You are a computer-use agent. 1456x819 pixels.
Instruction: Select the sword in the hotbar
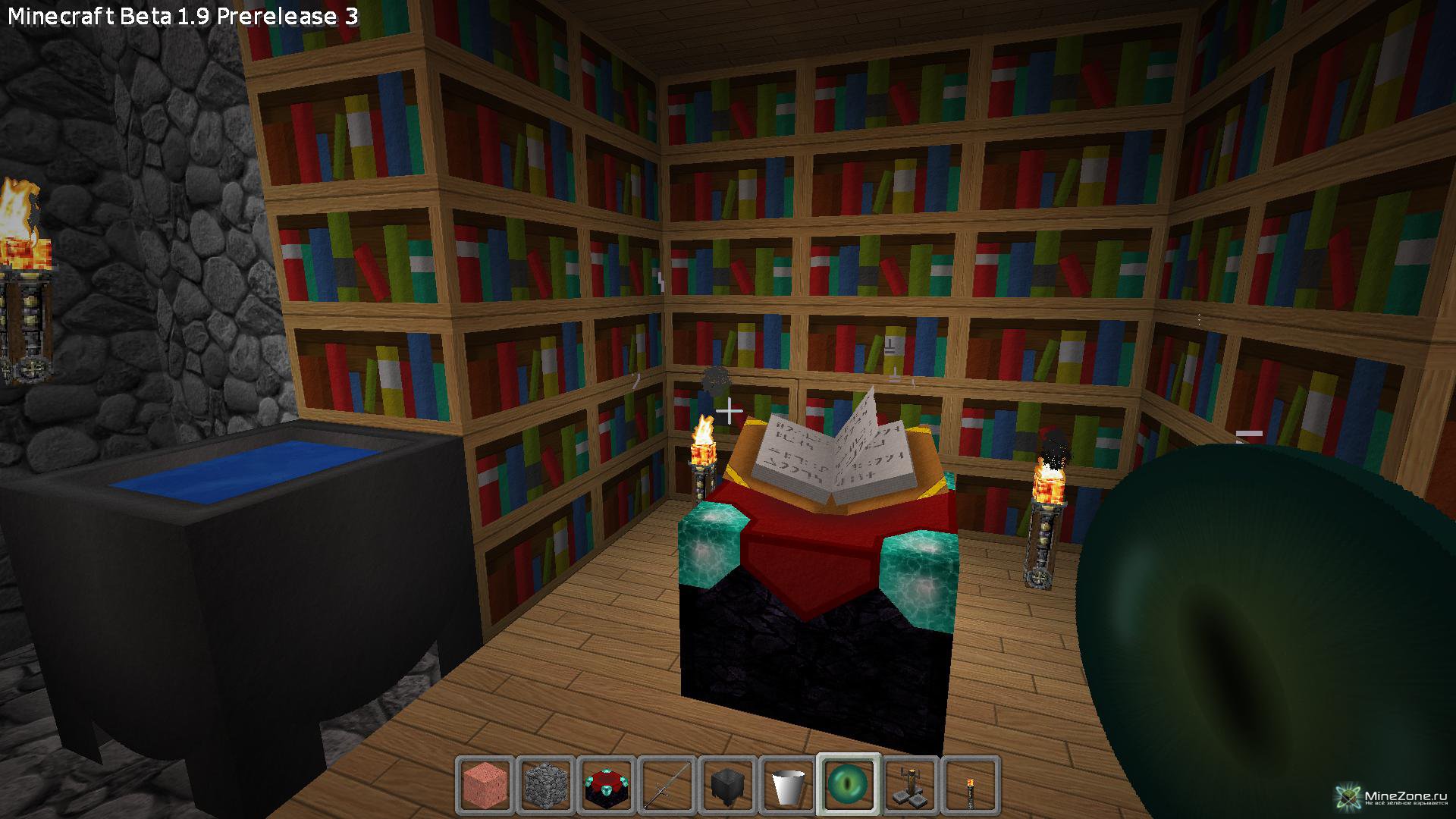pos(667,785)
